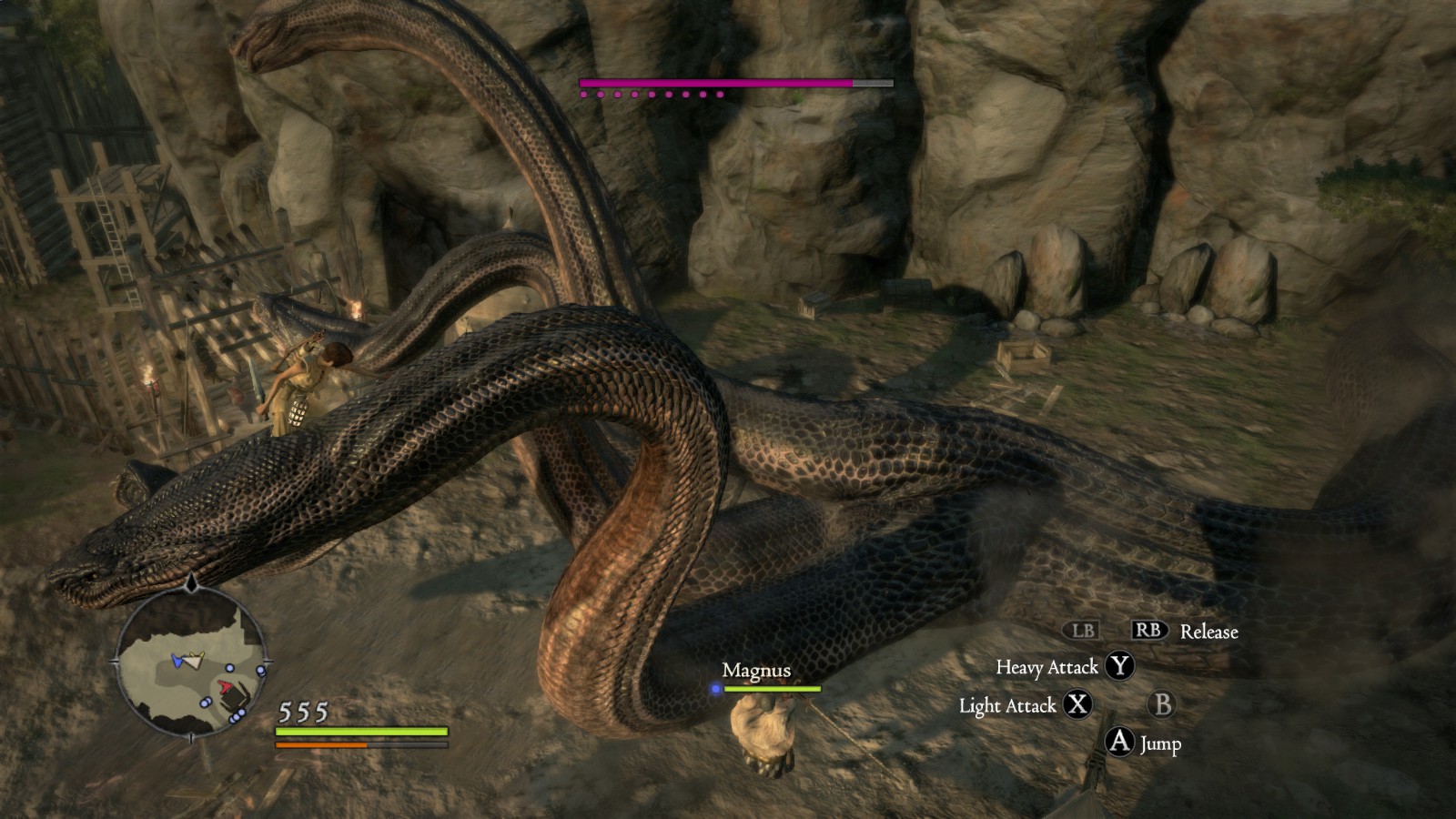
Task: Click the blue pawn arrow on the minimap
Action: [177, 661]
